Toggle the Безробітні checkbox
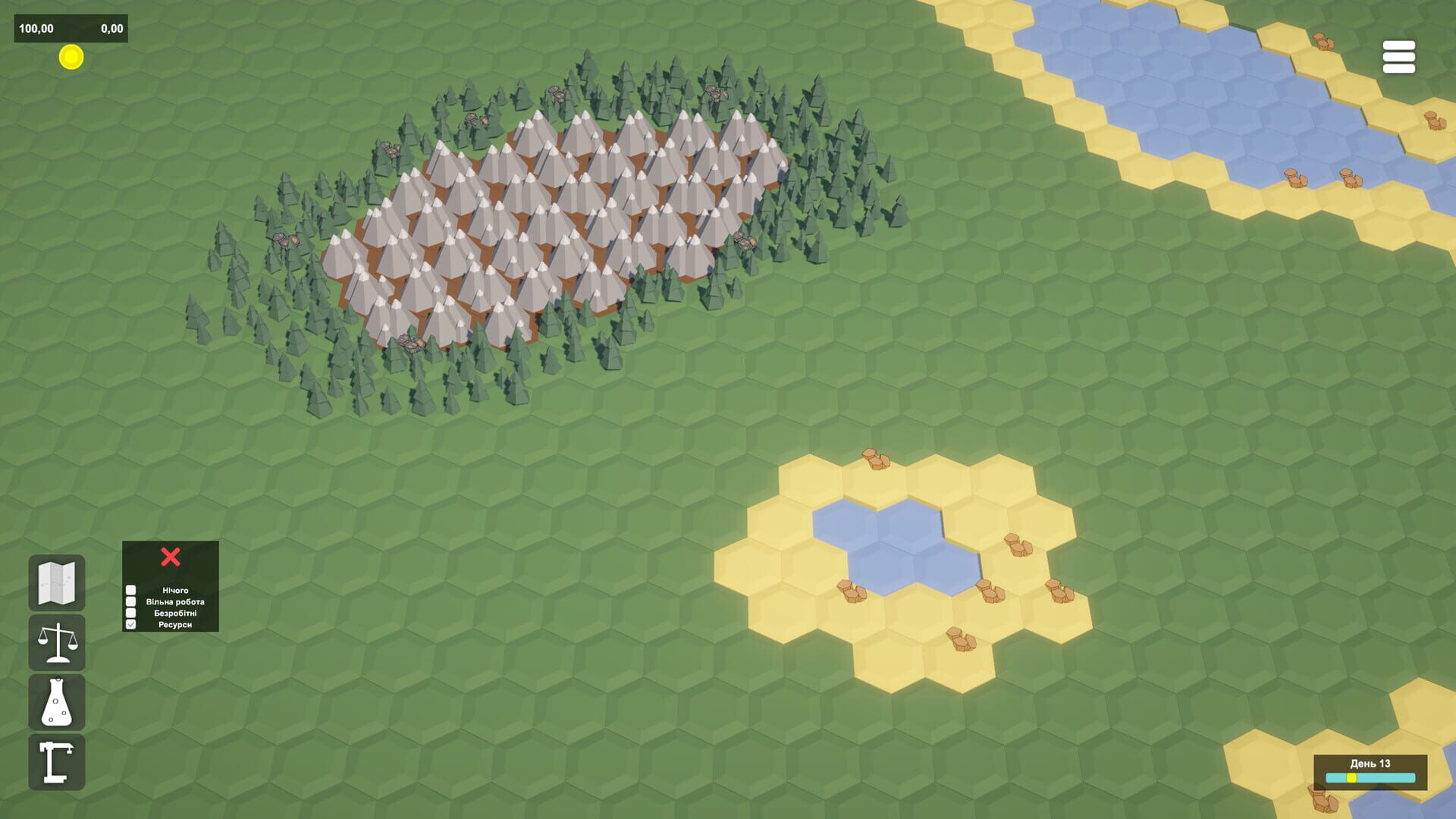This screenshot has width=1456, height=819. [x=130, y=612]
